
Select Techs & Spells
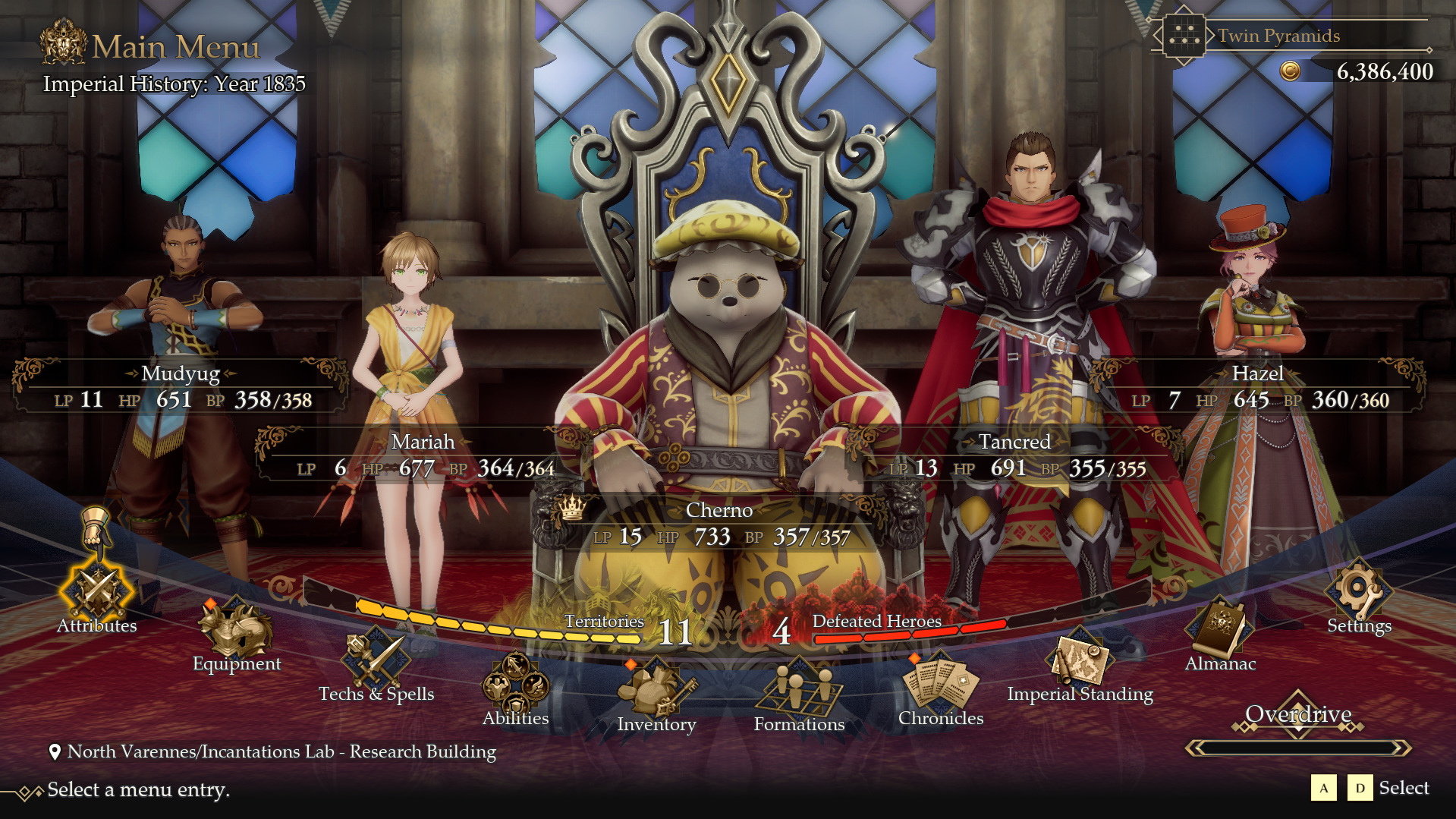coord(376,660)
